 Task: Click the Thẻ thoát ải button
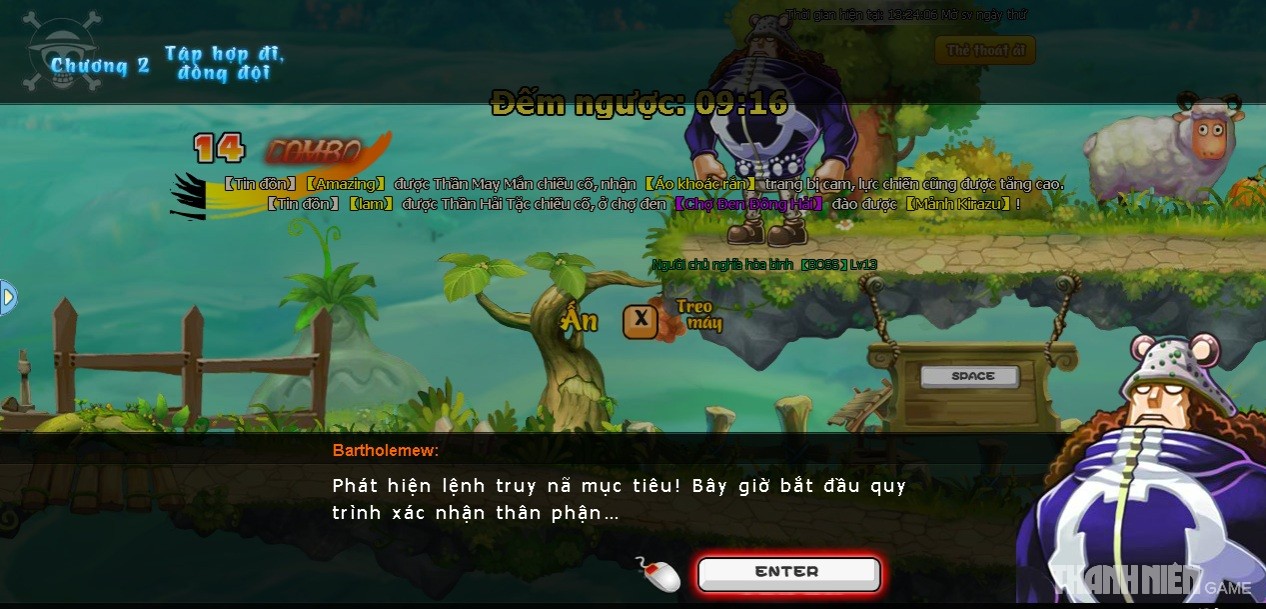point(985,50)
